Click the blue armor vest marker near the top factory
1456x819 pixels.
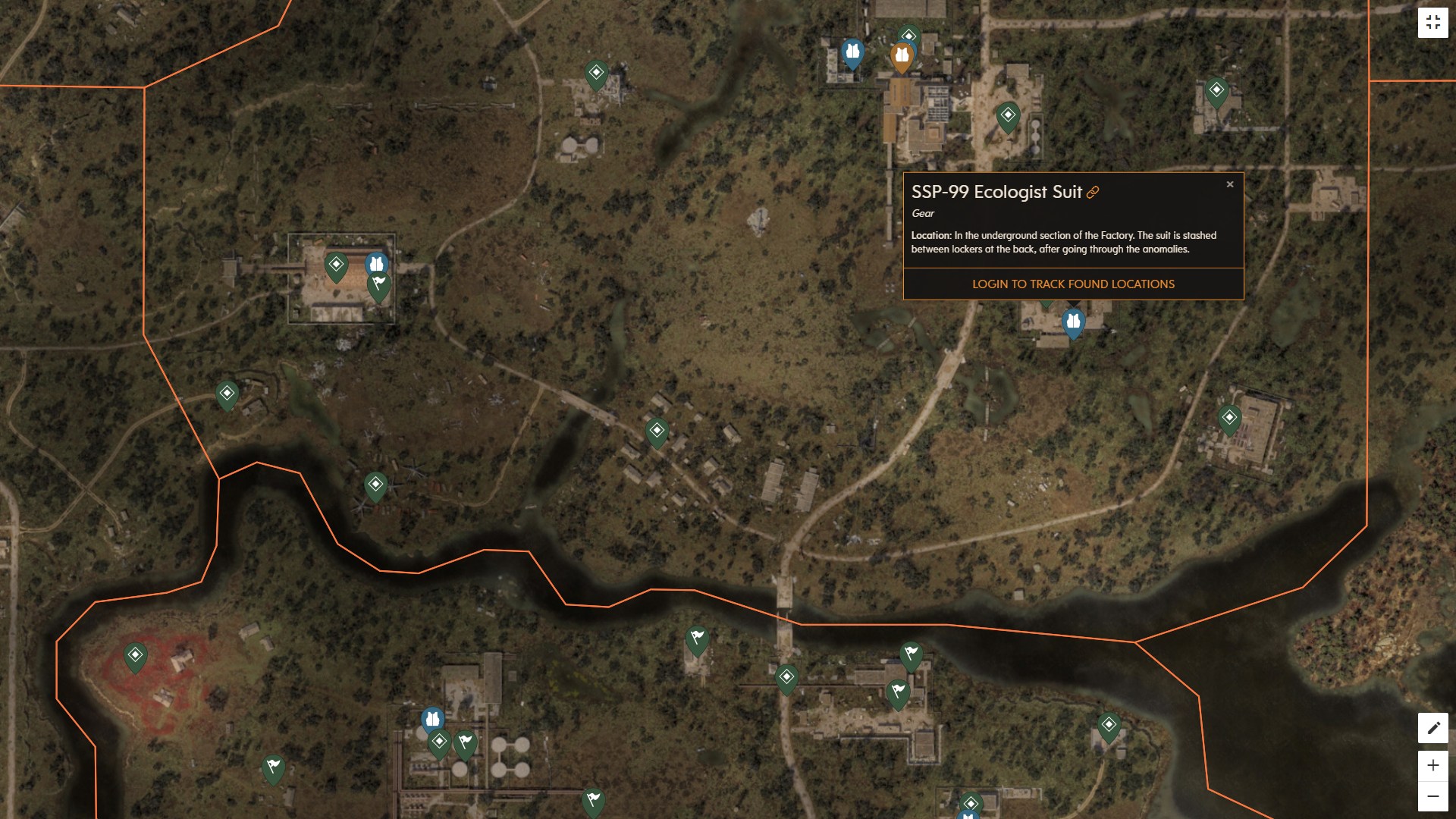coord(853,52)
